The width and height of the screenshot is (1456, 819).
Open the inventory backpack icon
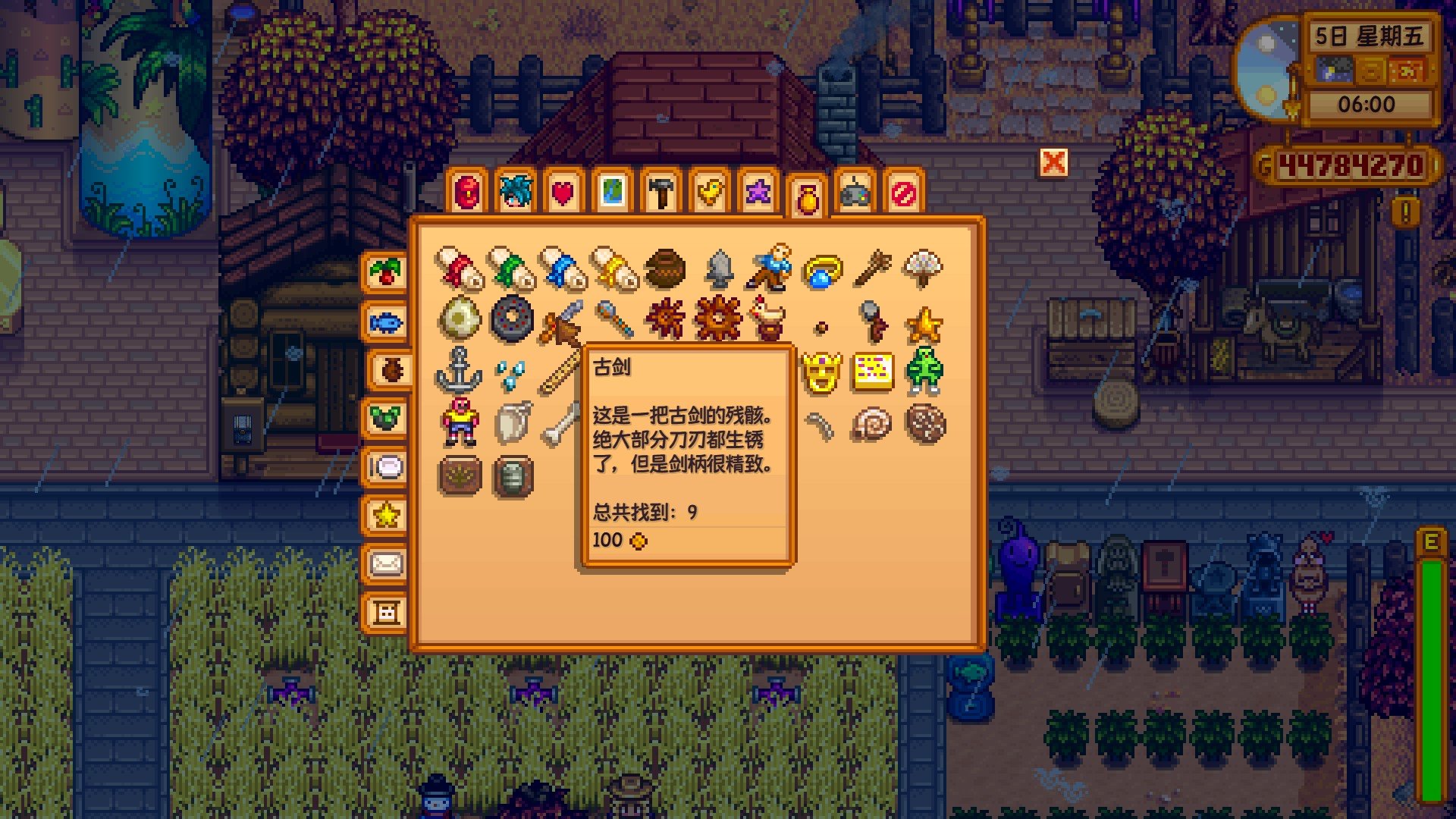467,192
